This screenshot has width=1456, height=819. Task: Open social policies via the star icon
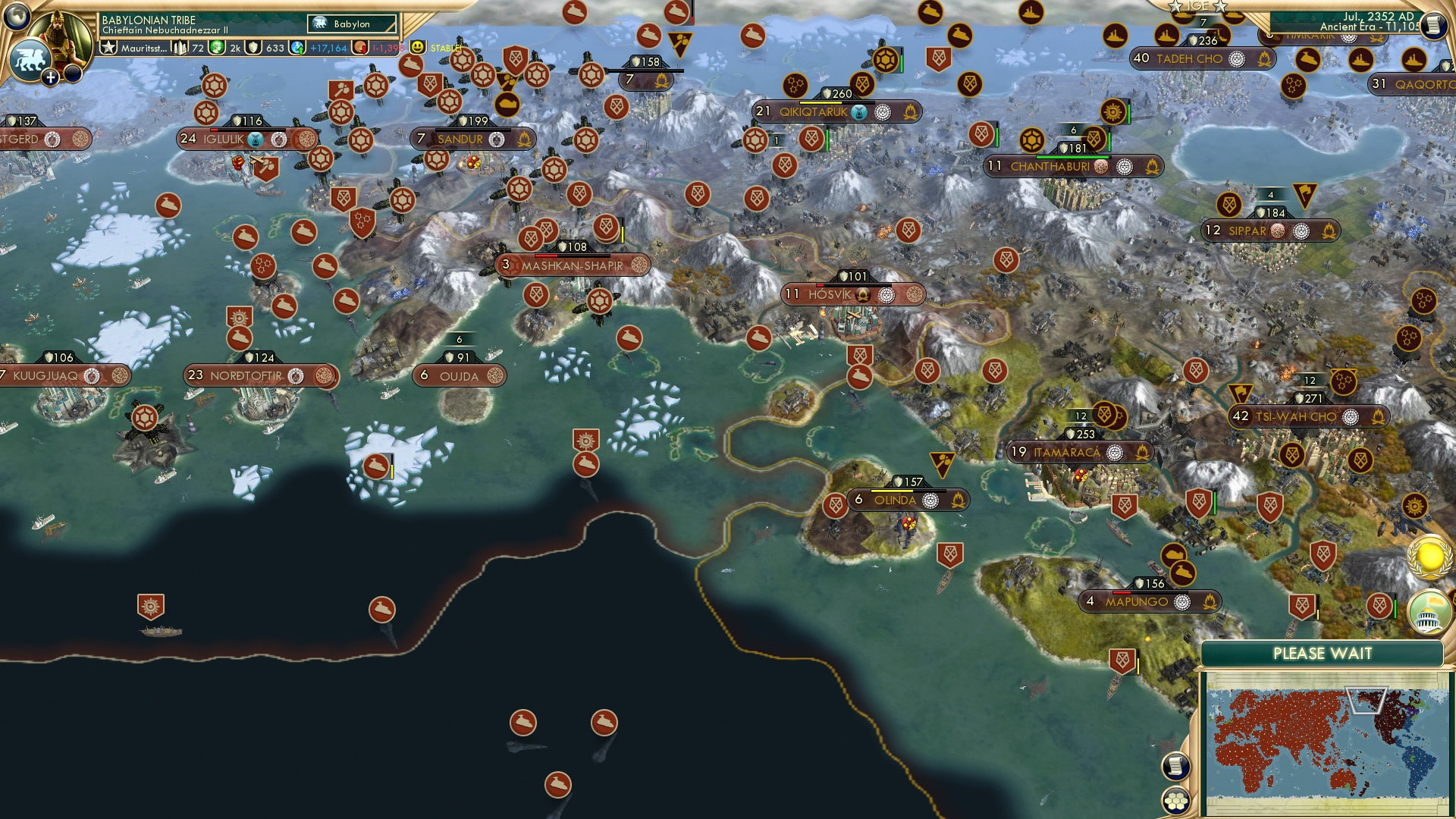(x=108, y=46)
